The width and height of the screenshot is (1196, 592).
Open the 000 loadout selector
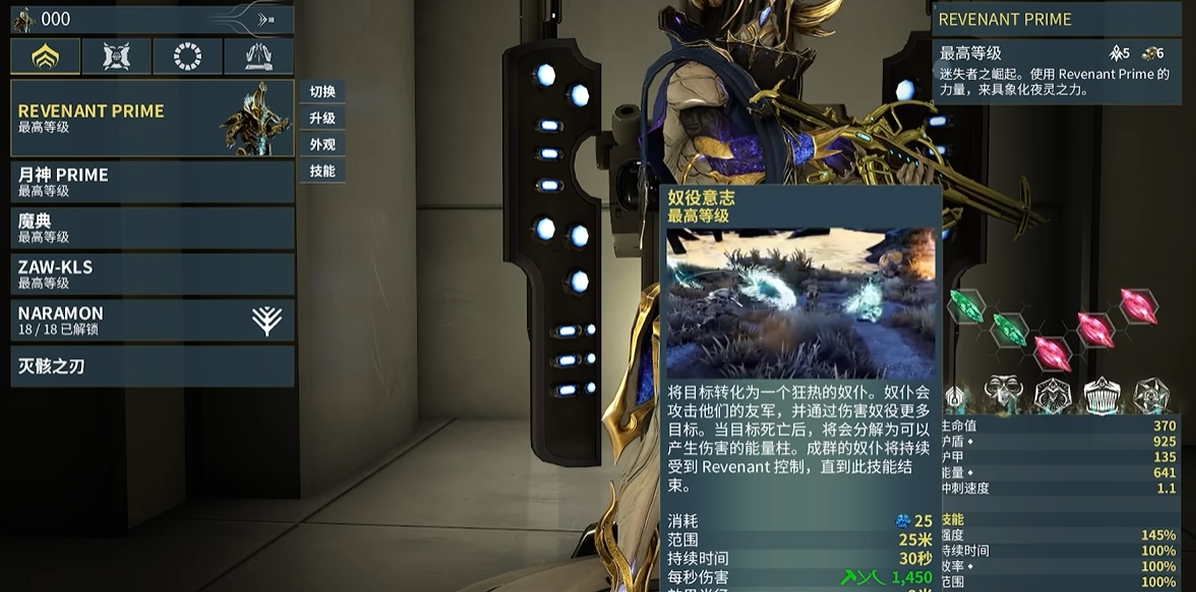(152, 19)
